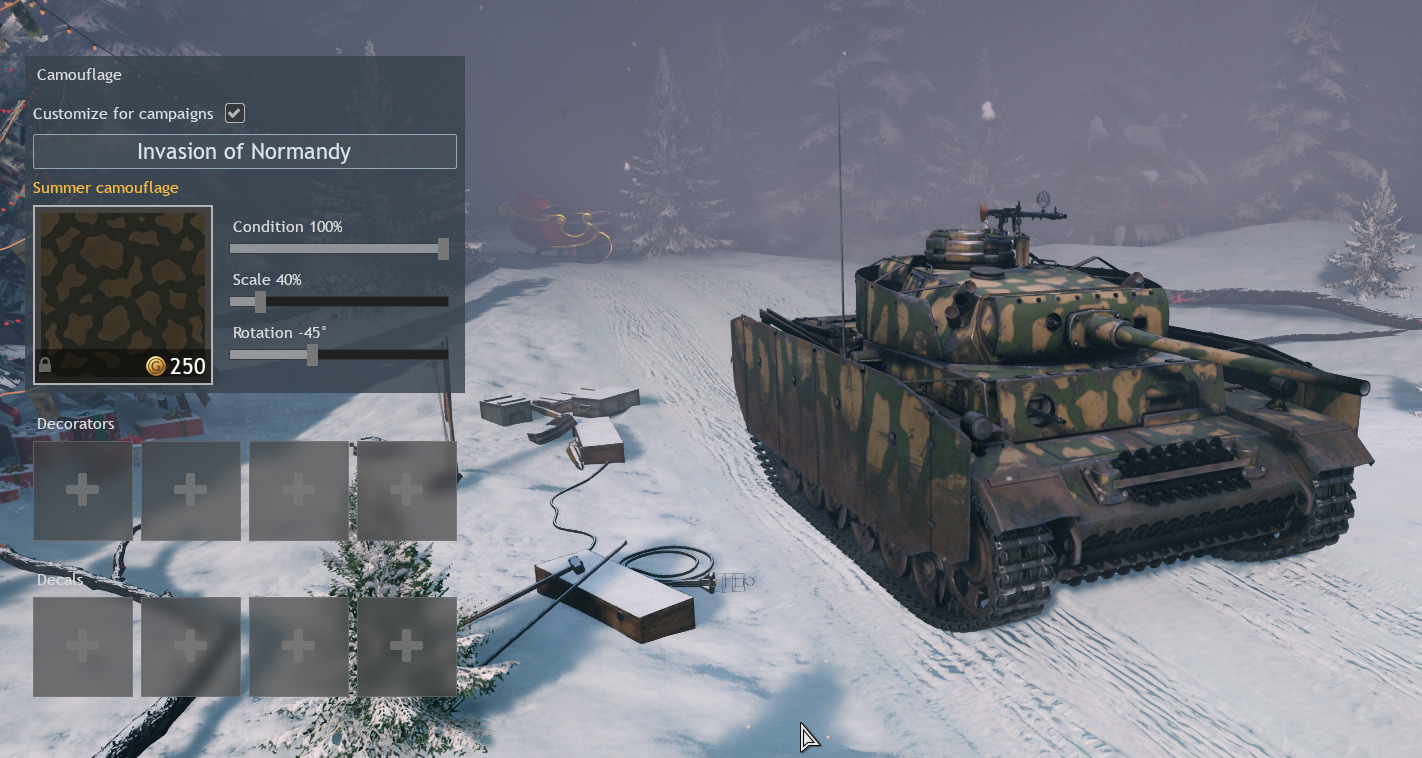The image size is (1422, 758).
Task: Adjust the Condition slider
Action: [443, 249]
